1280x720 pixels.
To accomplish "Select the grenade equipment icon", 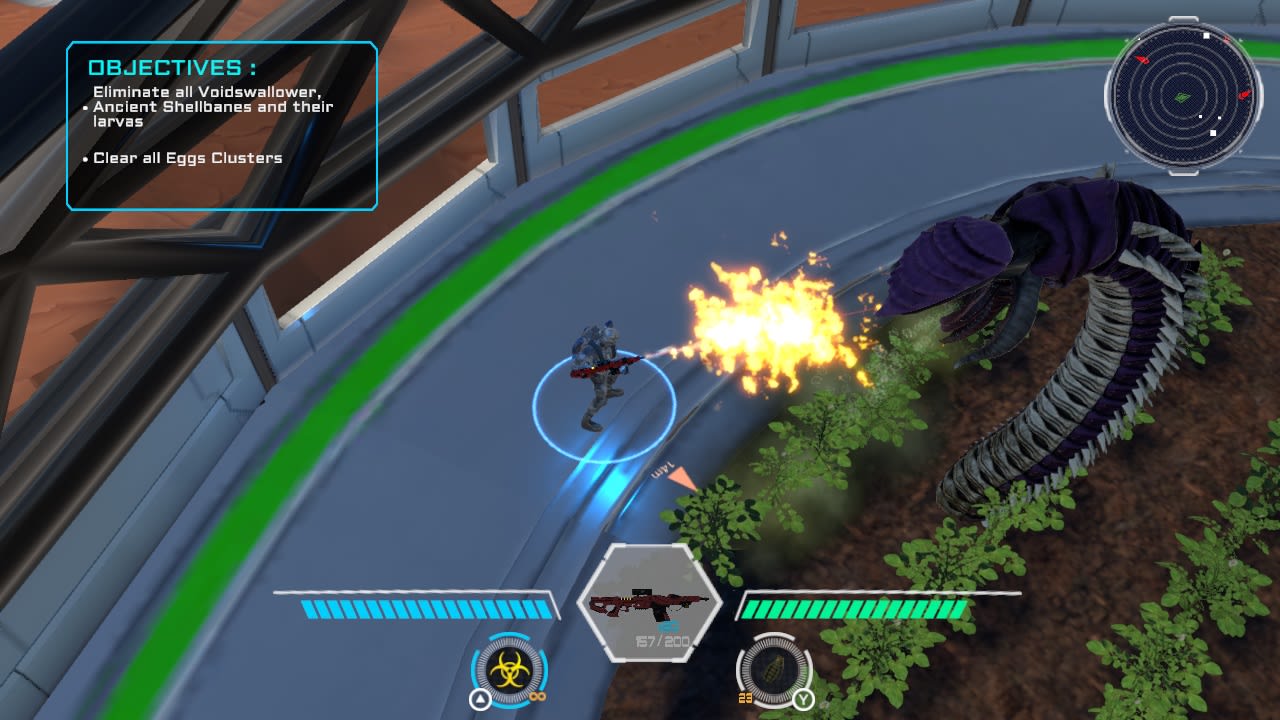I will click(771, 672).
